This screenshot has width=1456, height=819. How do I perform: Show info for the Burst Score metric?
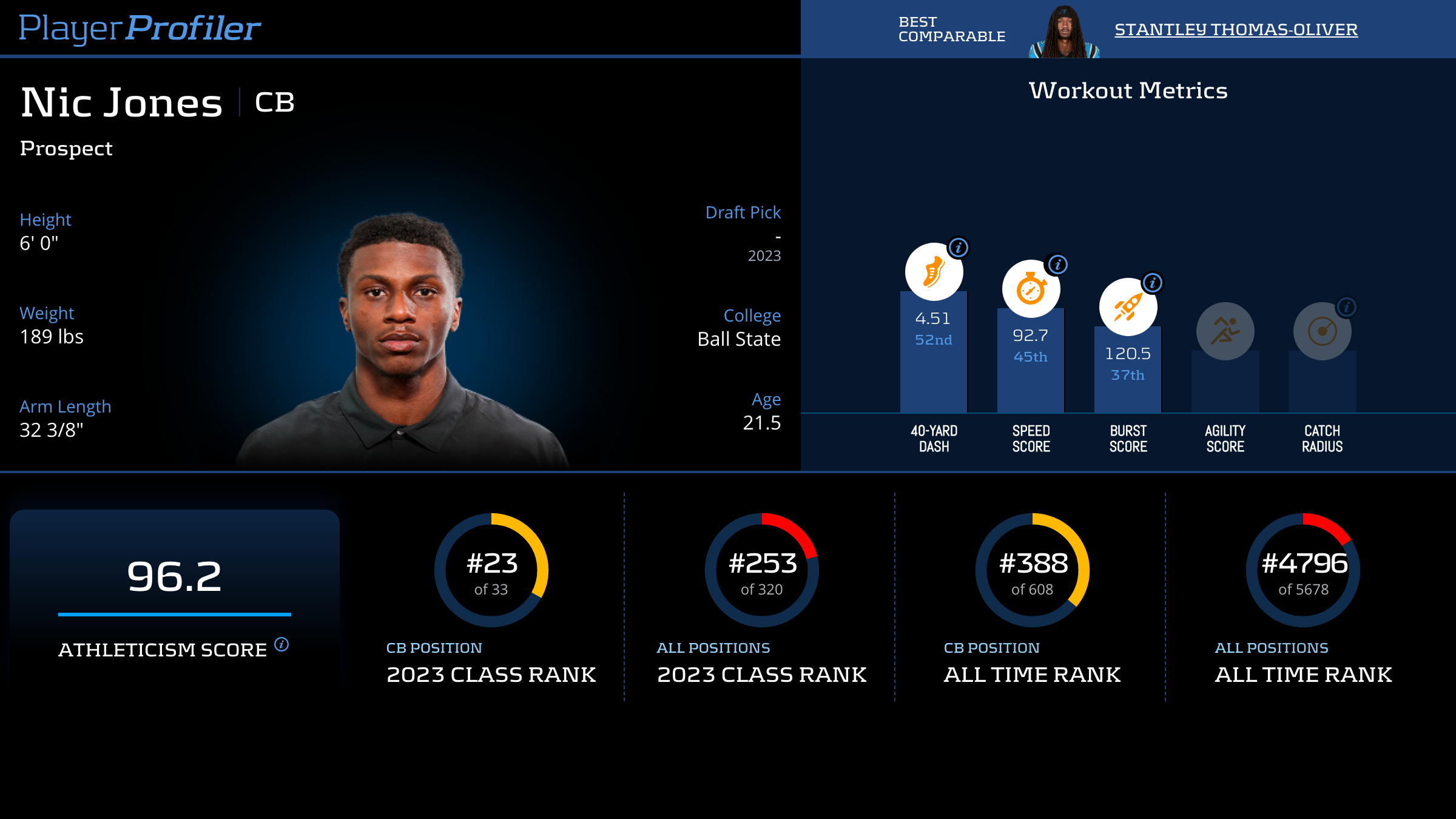click(1152, 283)
